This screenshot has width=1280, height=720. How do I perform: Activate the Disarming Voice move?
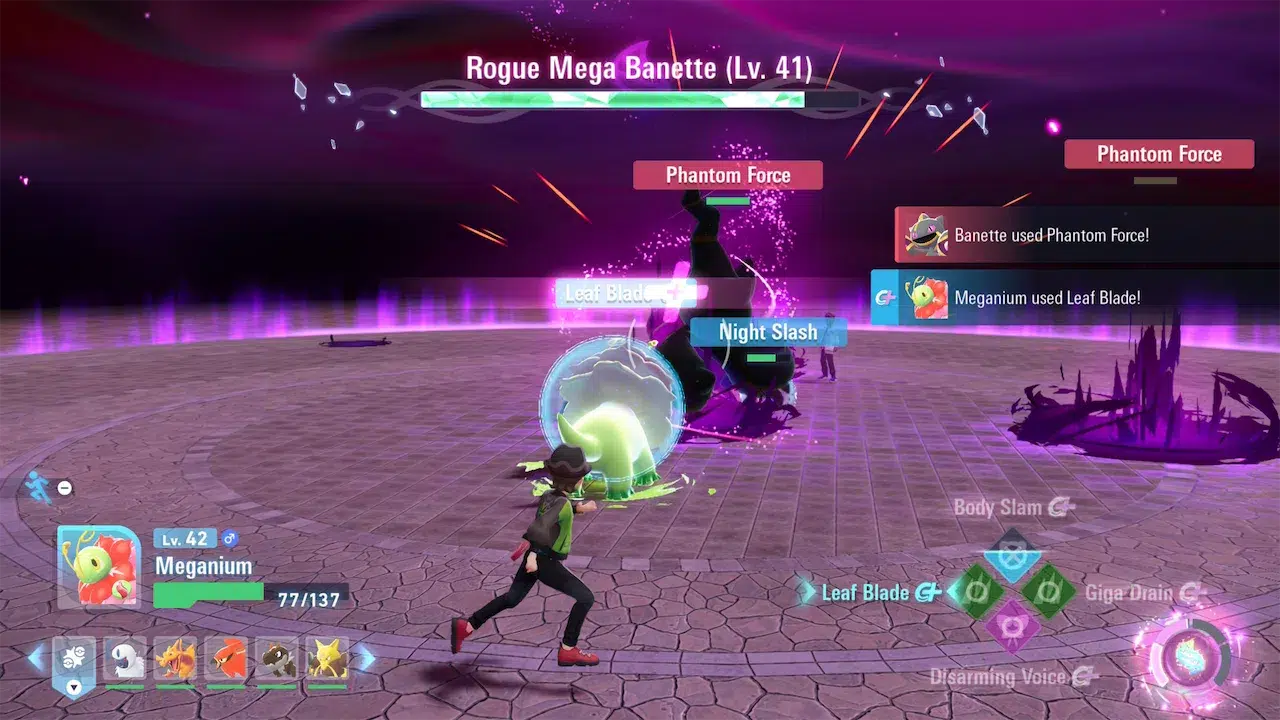click(1012, 629)
